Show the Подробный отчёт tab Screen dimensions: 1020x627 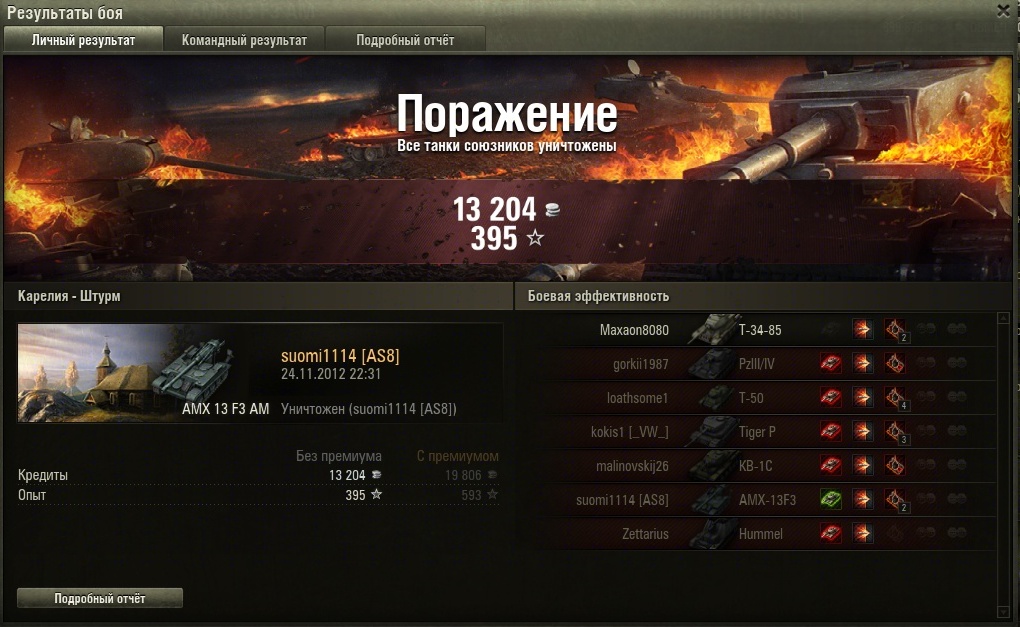click(x=405, y=40)
